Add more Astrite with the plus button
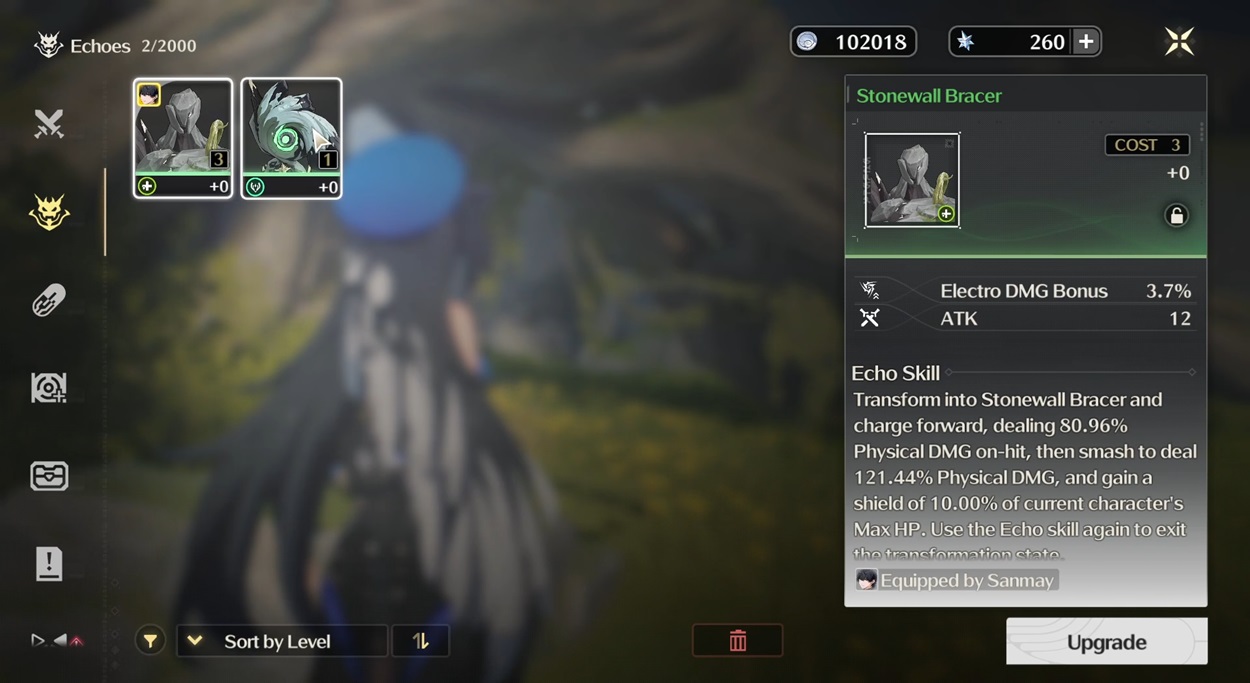 [x=1086, y=42]
